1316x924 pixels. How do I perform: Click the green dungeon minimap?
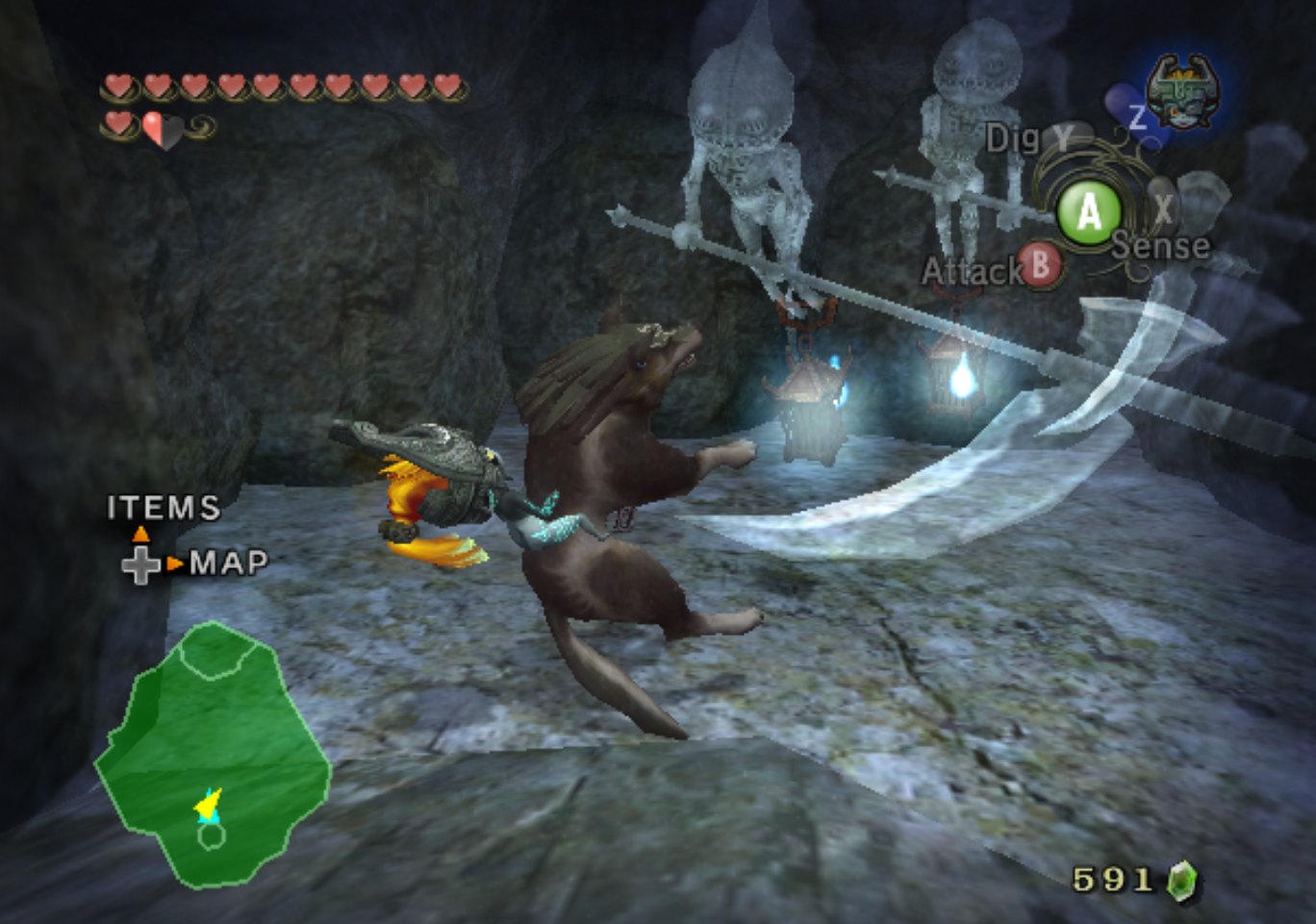(213, 753)
